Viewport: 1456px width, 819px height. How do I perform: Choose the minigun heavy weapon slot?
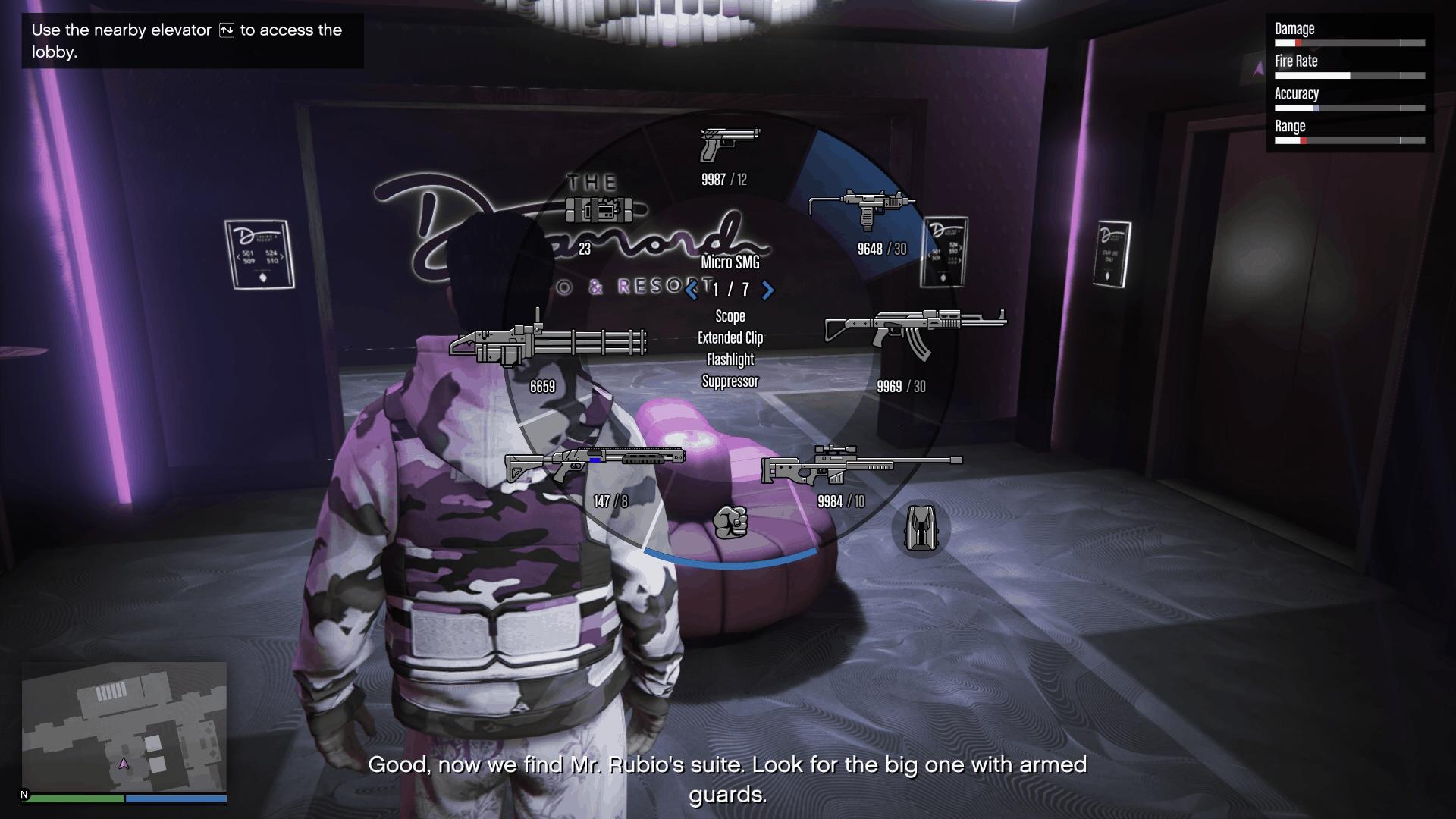coord(548,343)
